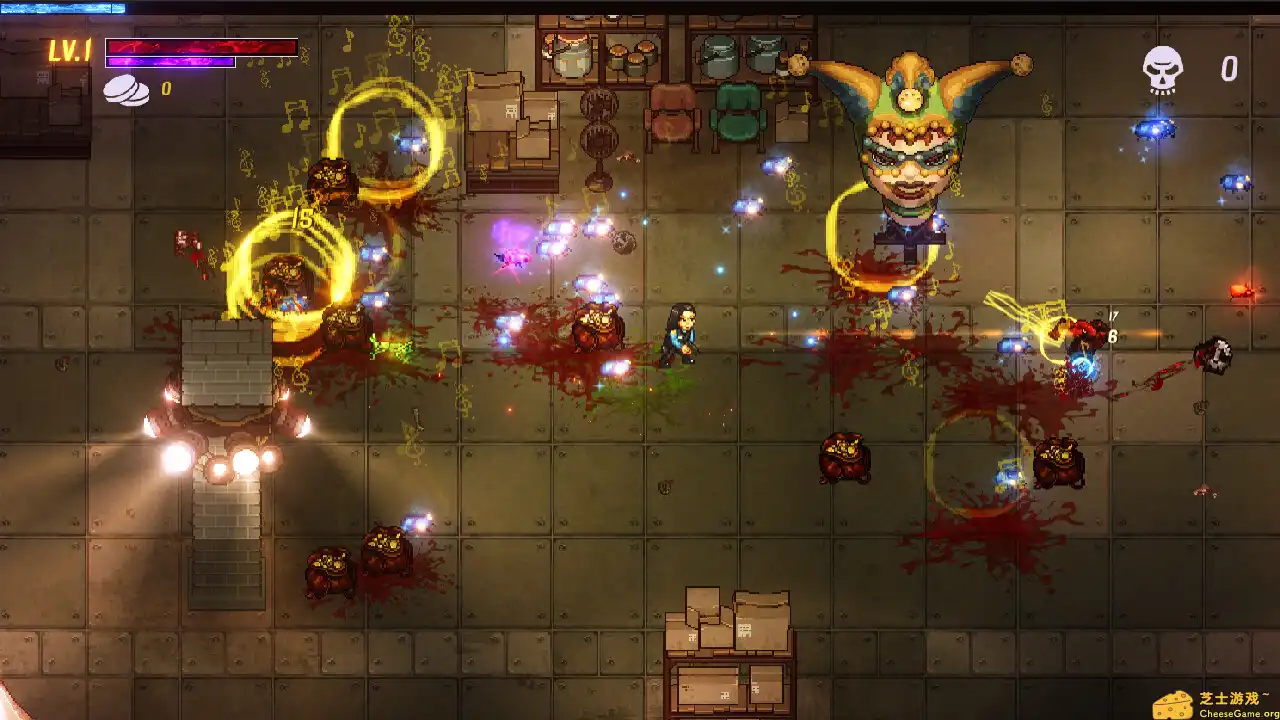Click the red health bar
Viewport: 1280px width, 720px height.
pyautogui.click(x=200, y=44)
